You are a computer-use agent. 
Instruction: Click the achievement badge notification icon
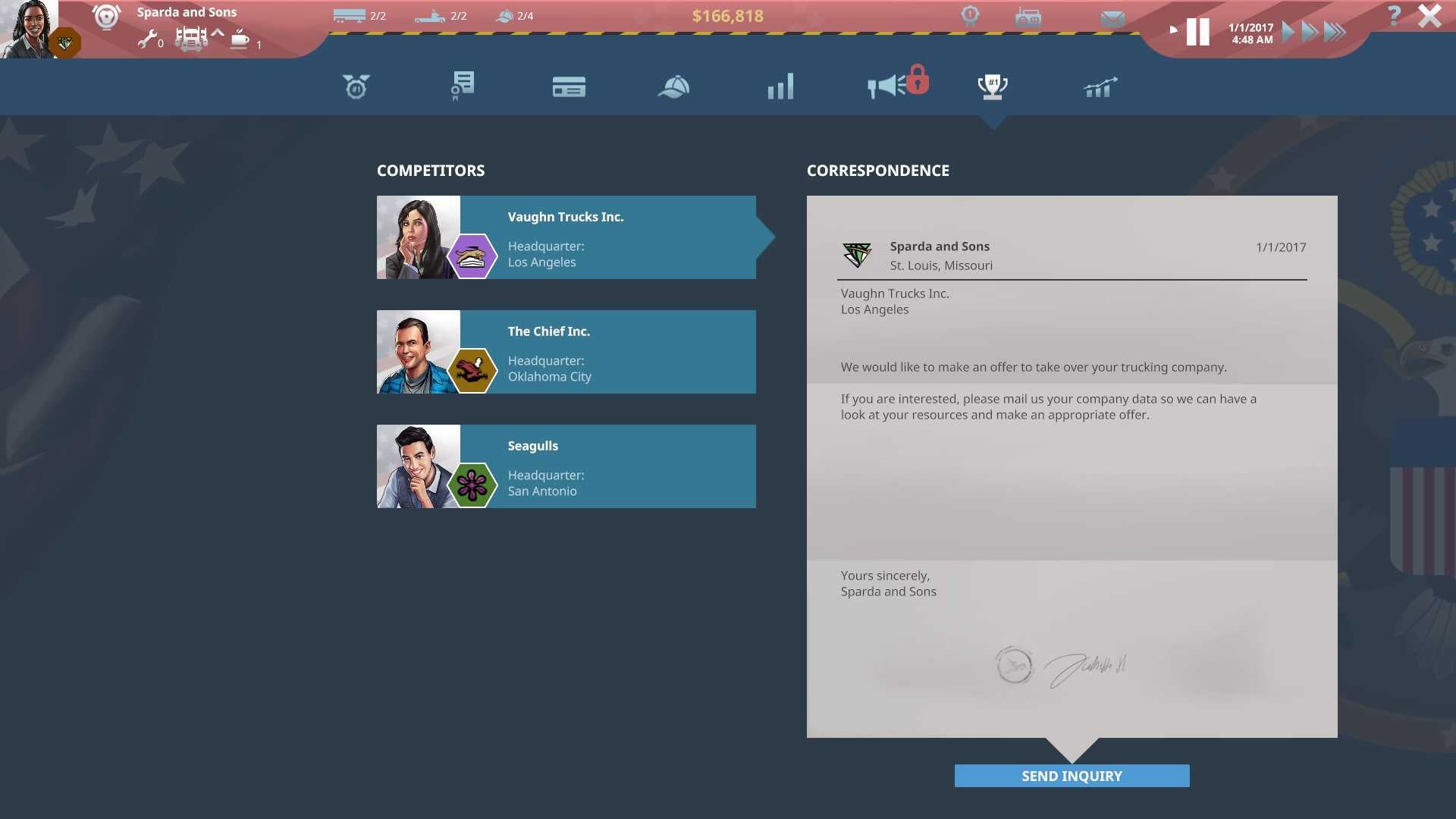[x=970, y=14]
